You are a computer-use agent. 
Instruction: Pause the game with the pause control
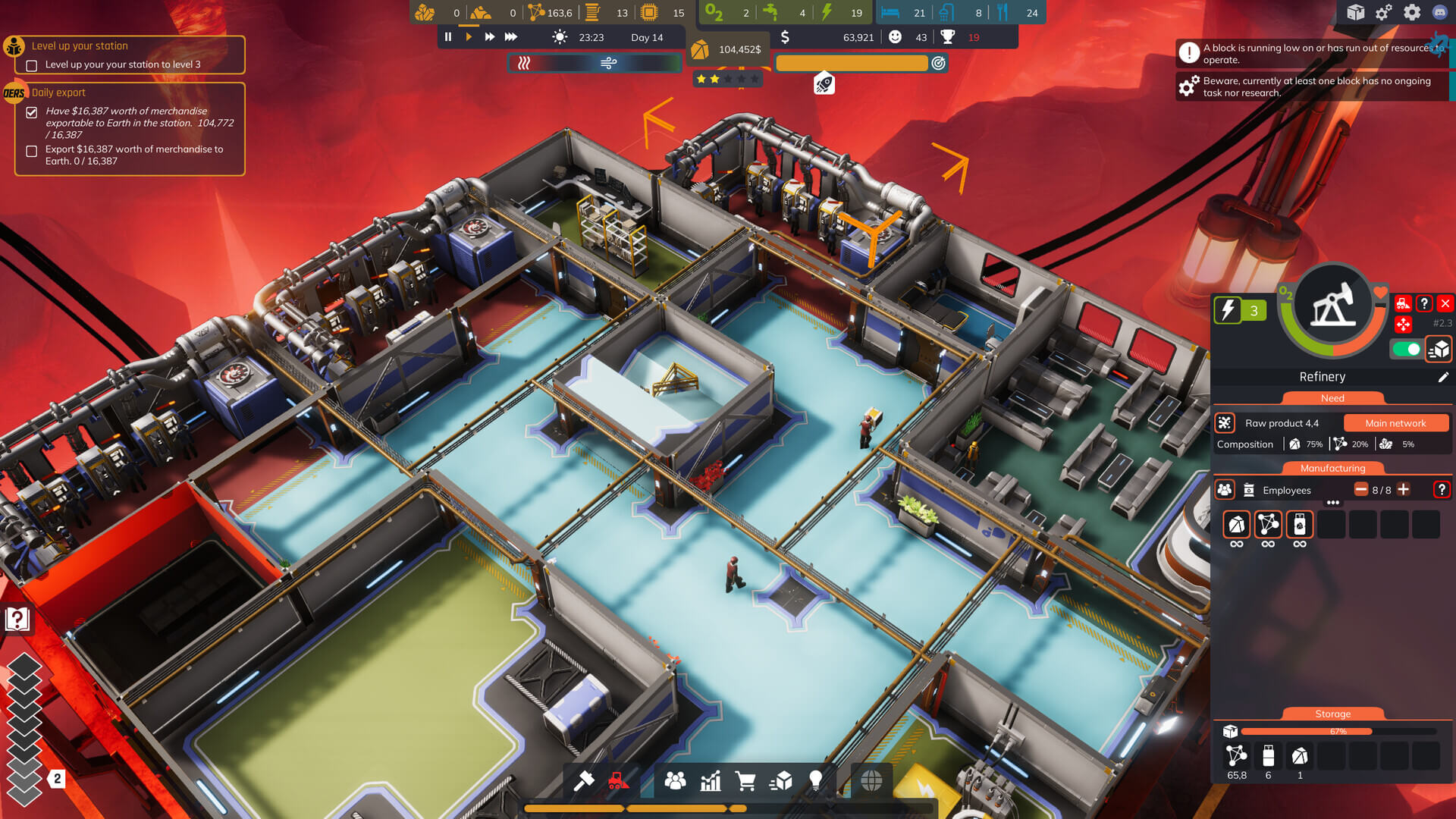click(447, 36)
